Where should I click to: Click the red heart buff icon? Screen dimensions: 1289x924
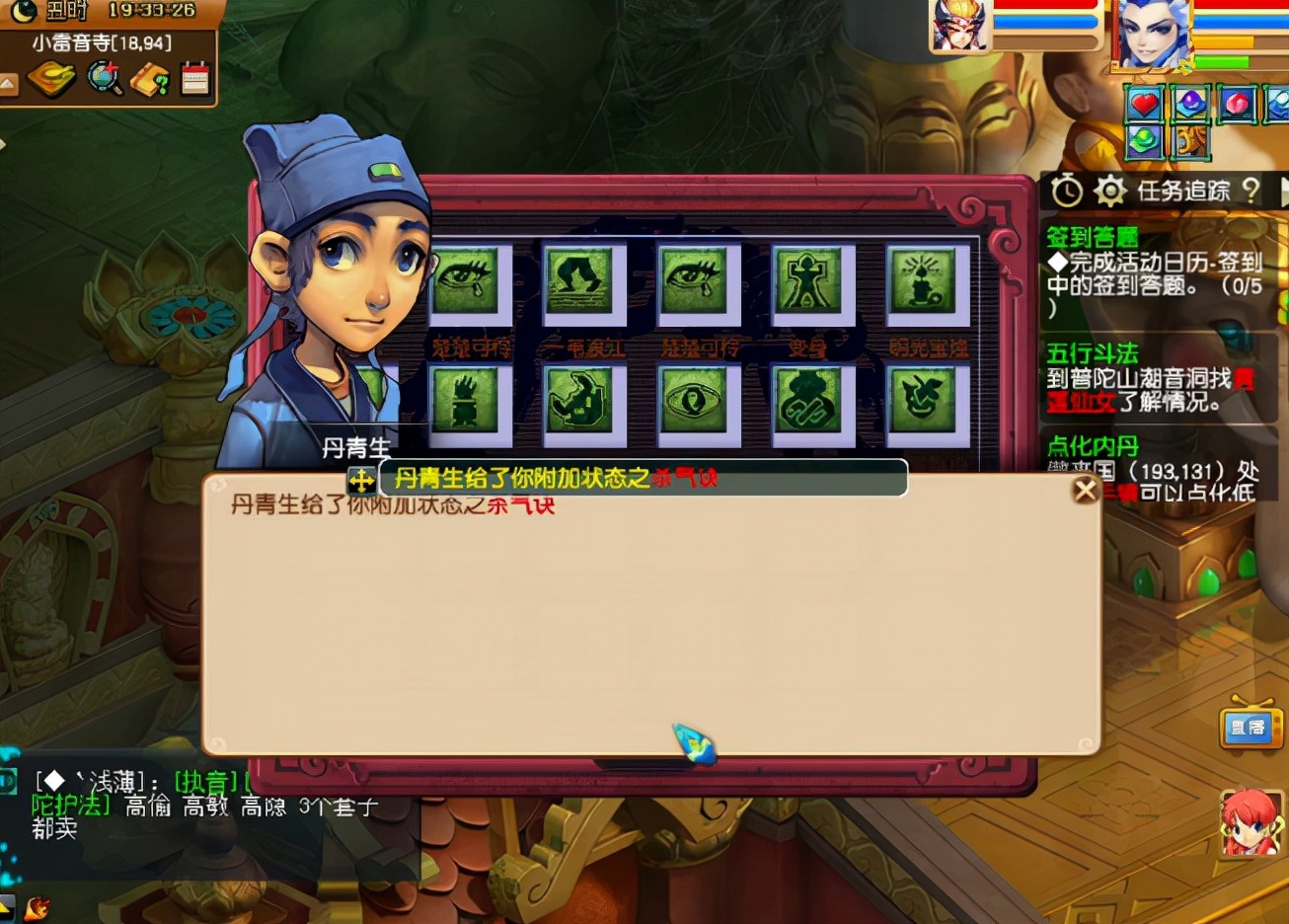(x=1144, y=104)
